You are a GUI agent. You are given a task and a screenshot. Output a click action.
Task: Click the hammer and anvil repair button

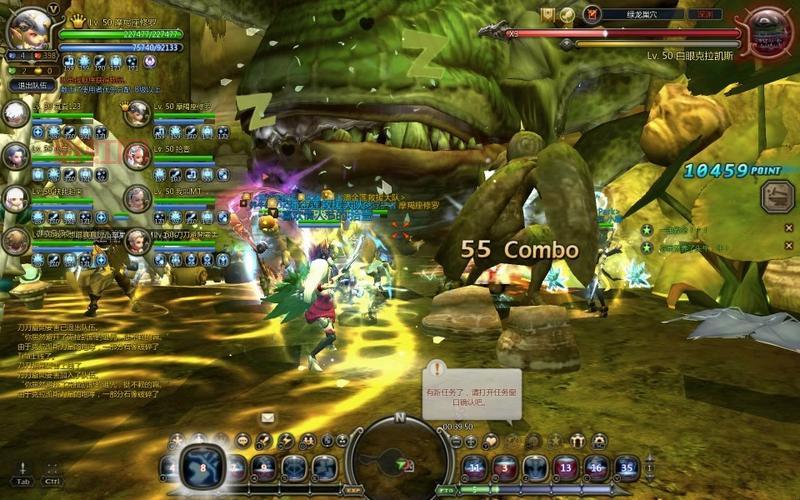[776, 195]
